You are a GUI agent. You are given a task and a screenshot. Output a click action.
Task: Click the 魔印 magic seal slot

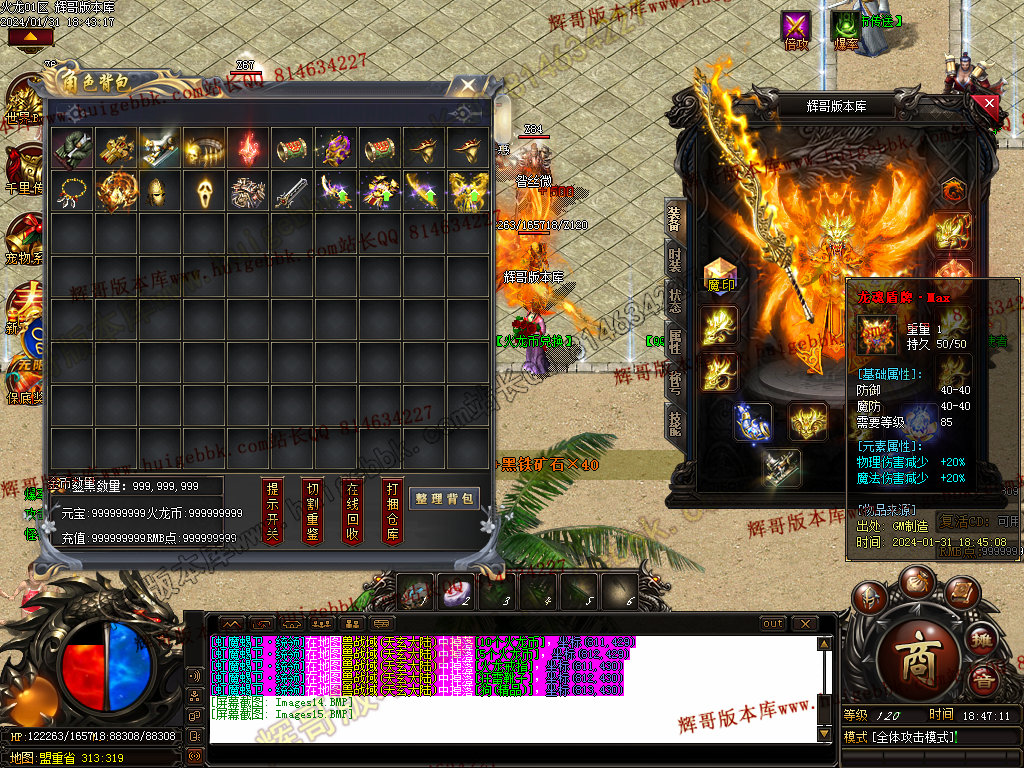720,277
